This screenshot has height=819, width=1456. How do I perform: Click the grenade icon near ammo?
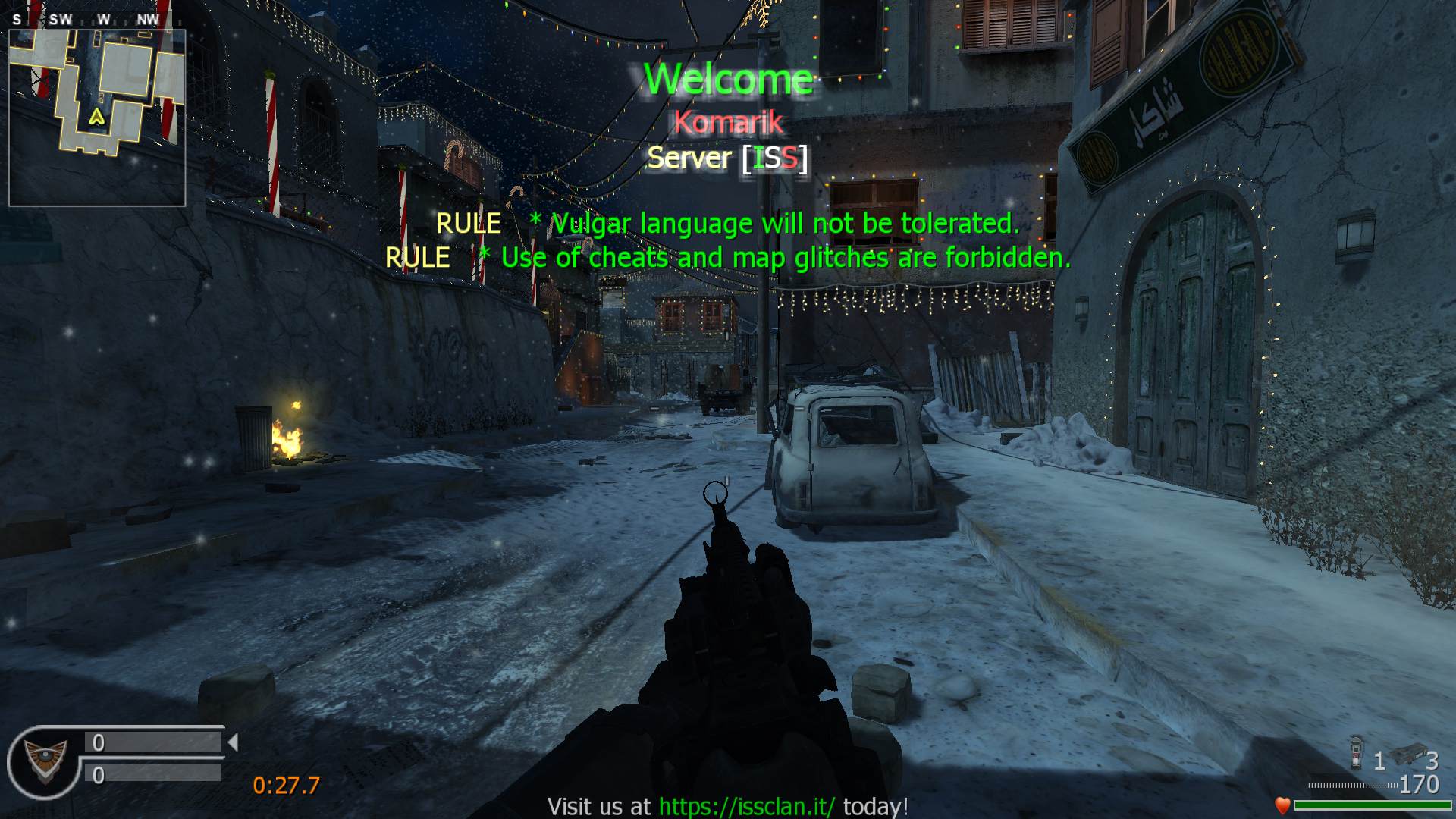pos(1357,752)
